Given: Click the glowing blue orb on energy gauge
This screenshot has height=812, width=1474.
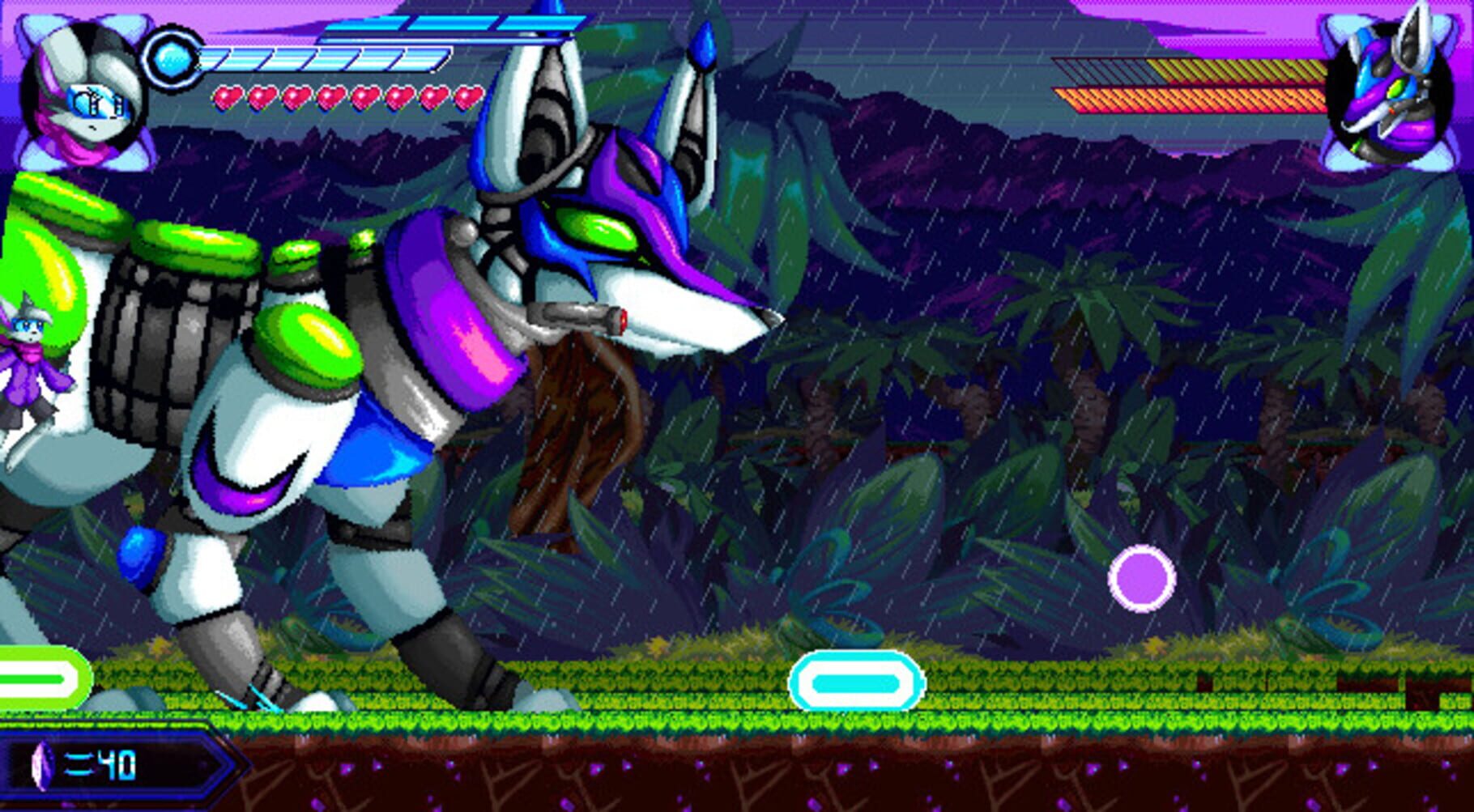Looking at the screenshot, I should [x=173, y=57].
